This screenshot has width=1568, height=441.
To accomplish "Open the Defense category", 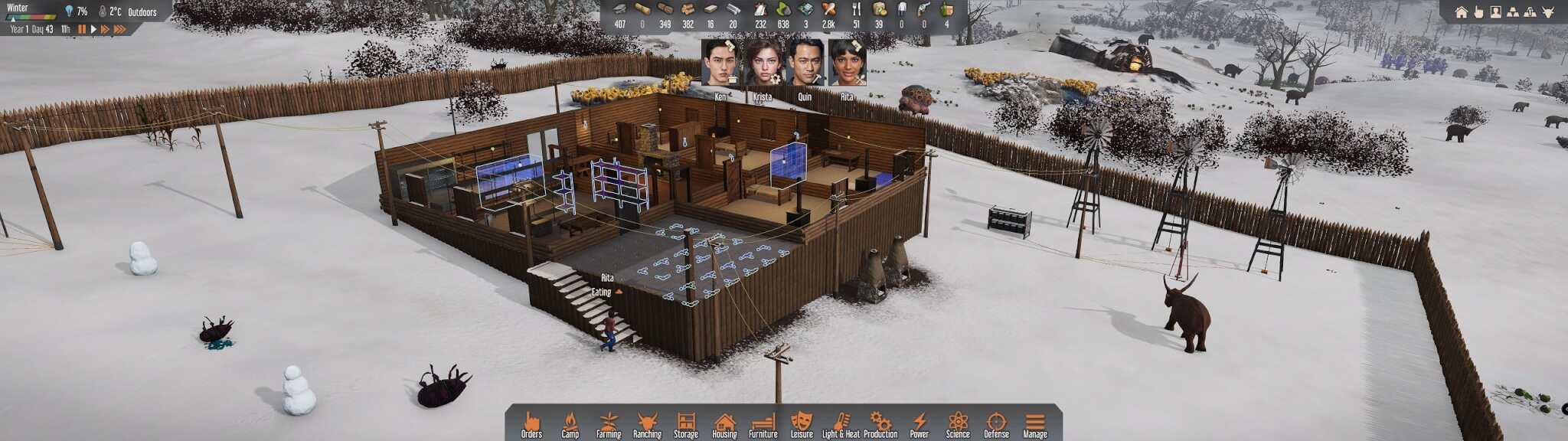I will pos(996,424).
